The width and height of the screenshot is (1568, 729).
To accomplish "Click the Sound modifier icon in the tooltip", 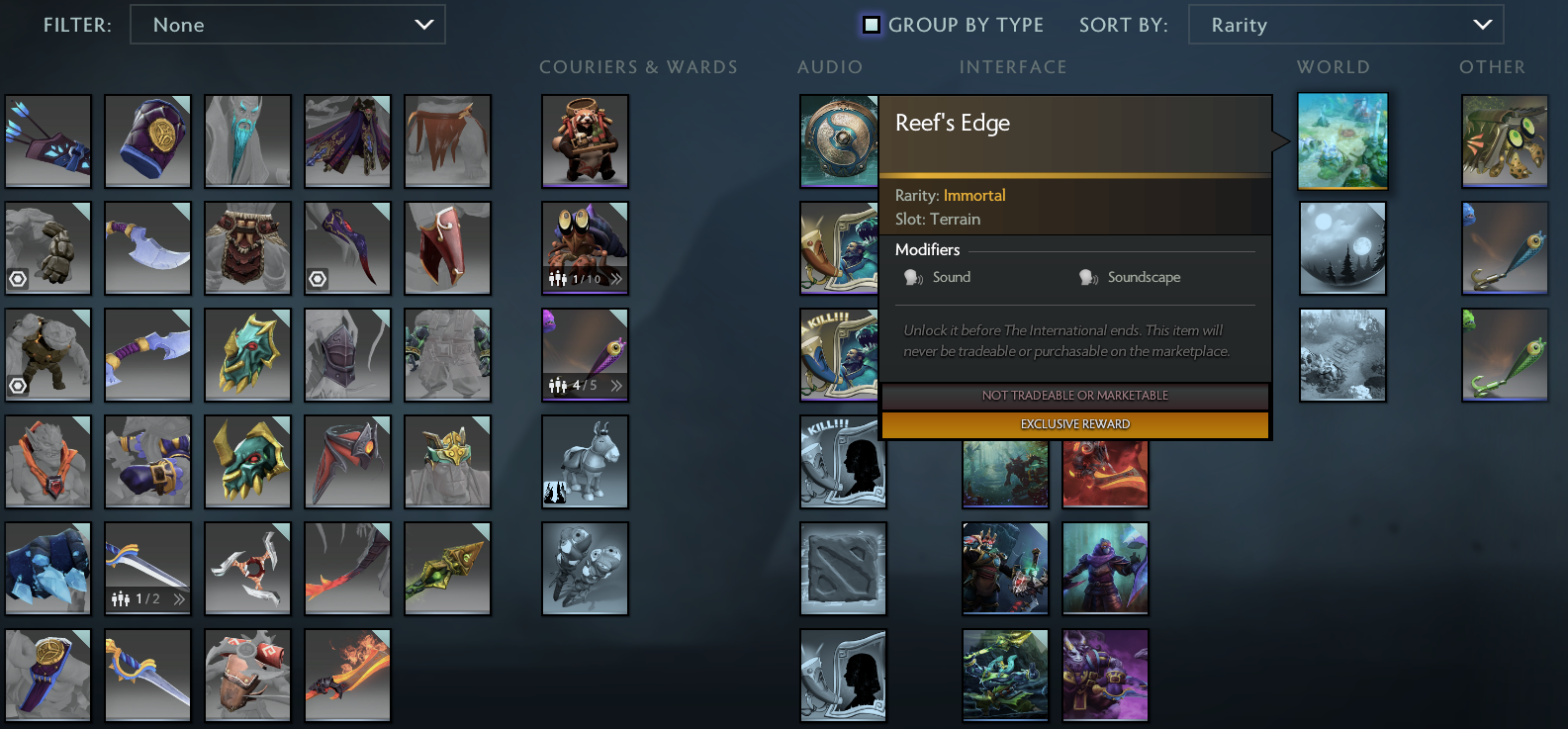I will (x=912, y=277).
